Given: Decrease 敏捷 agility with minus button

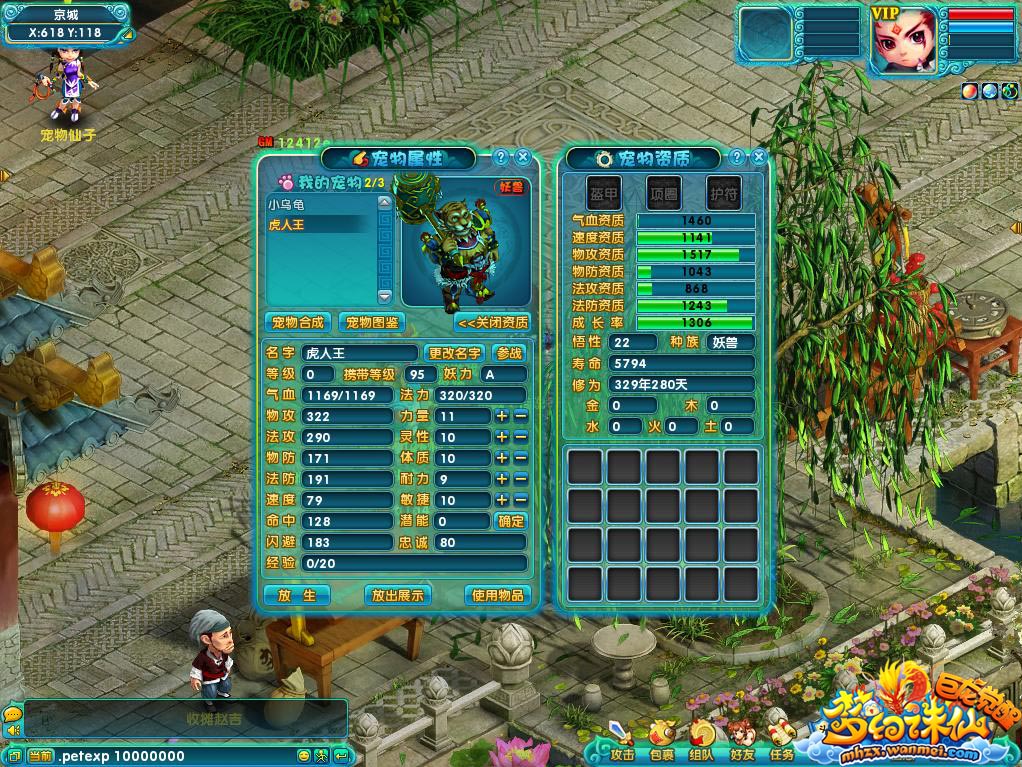Looking at the screenshot, I should (520, 500).
